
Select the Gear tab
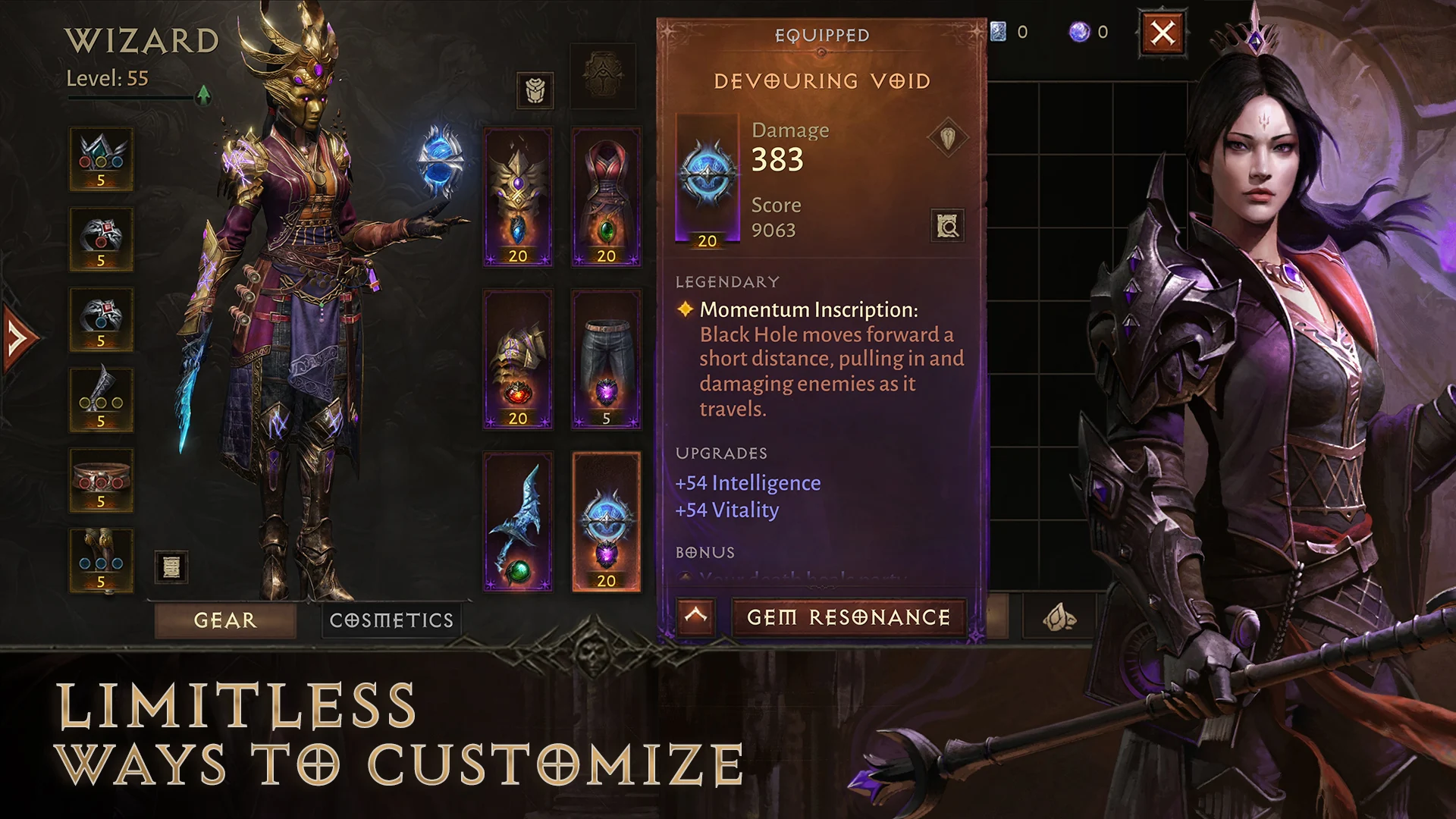(225, 620)
